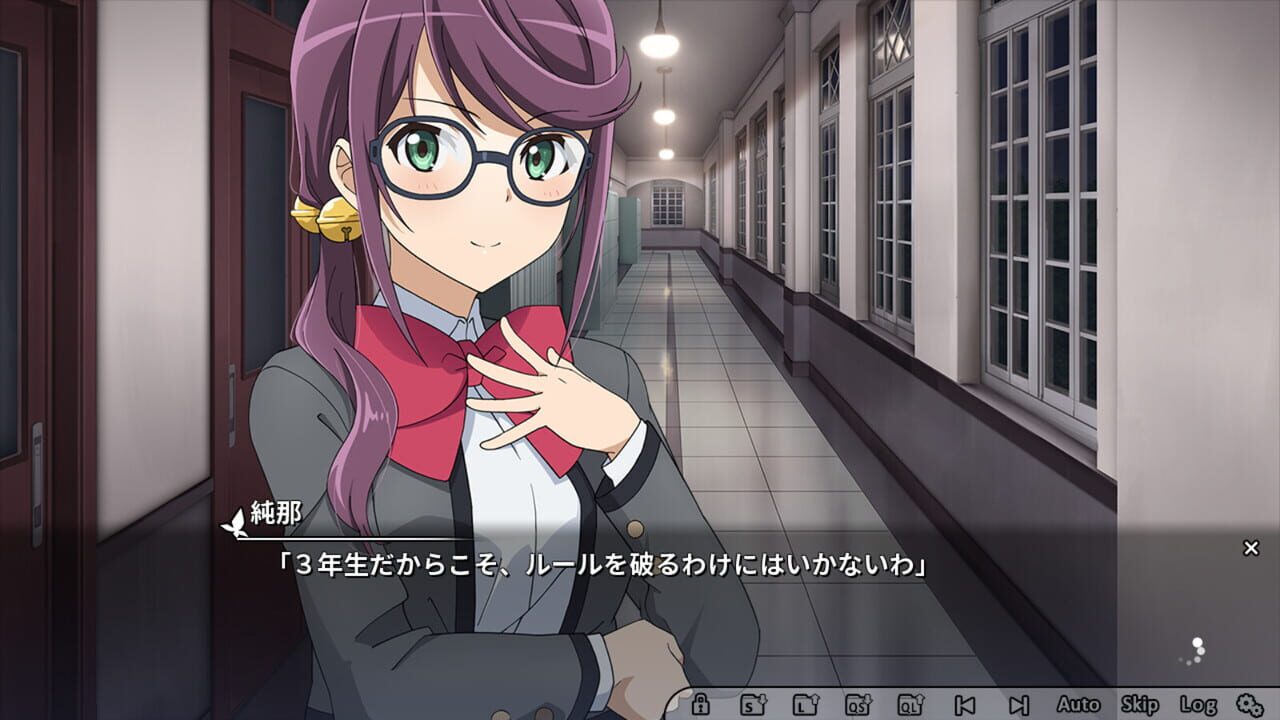Screen dimensions: 1280x720
Task: Open the Log to review past dialogue
Action: pos(1196,704)
